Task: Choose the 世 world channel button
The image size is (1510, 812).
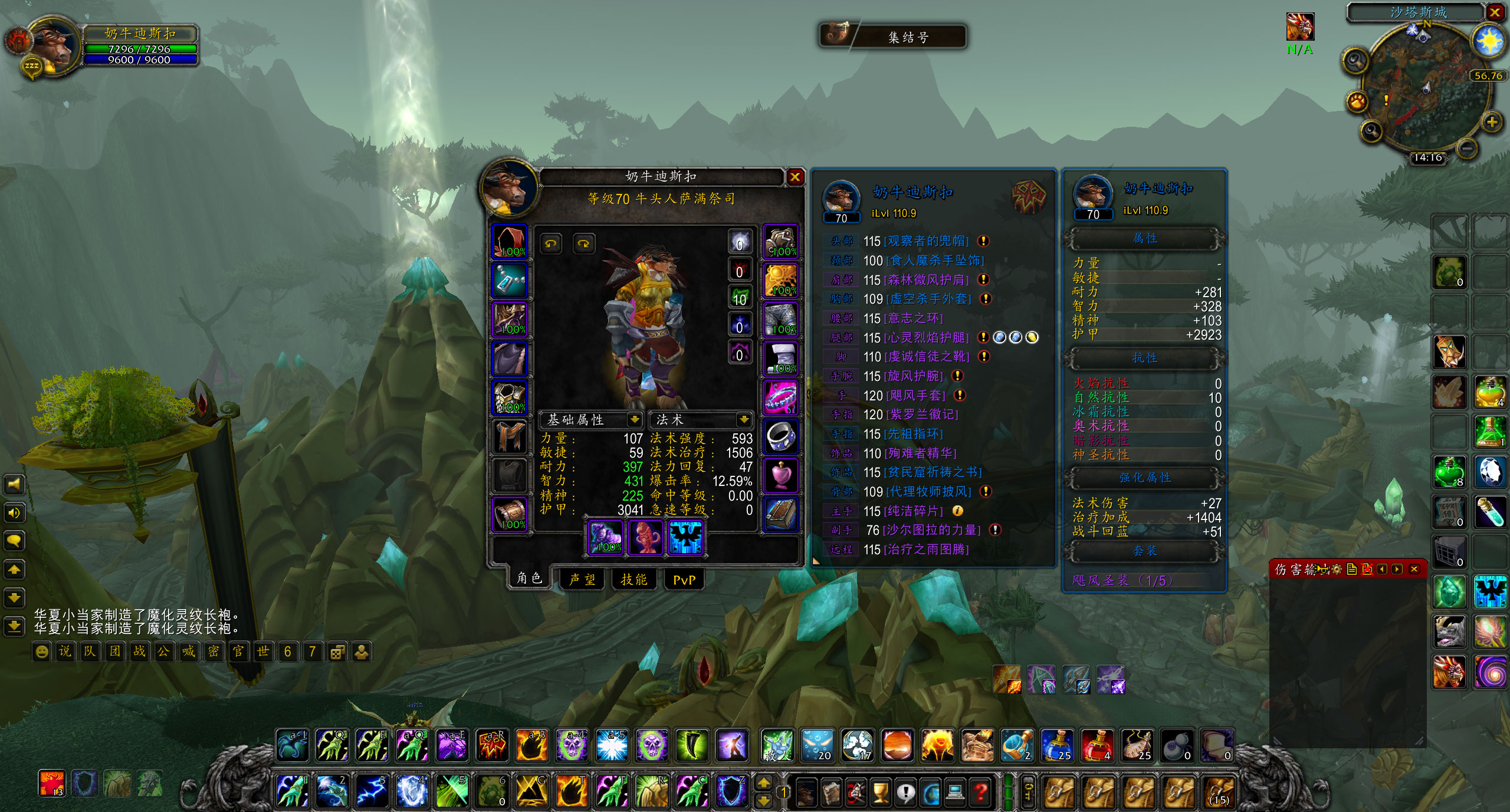Action: (x=262, y=652)
